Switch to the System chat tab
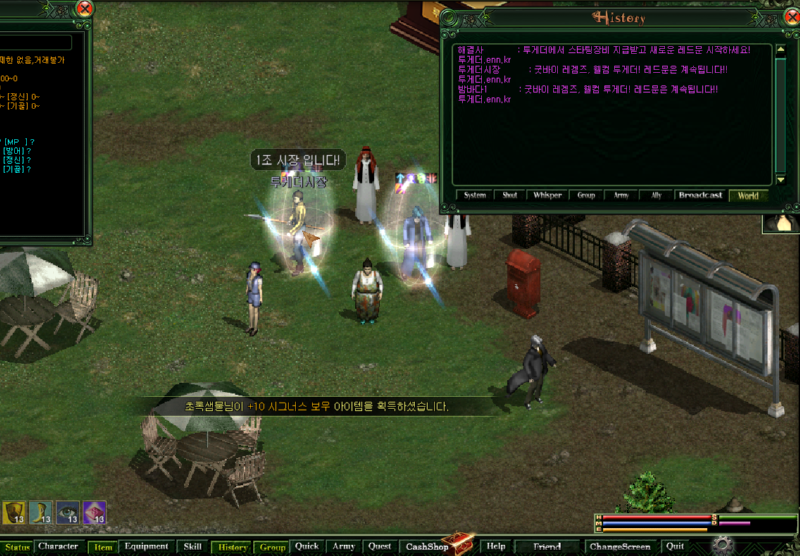The width and height of the screenshot is (800, 556). coord(475,195)
